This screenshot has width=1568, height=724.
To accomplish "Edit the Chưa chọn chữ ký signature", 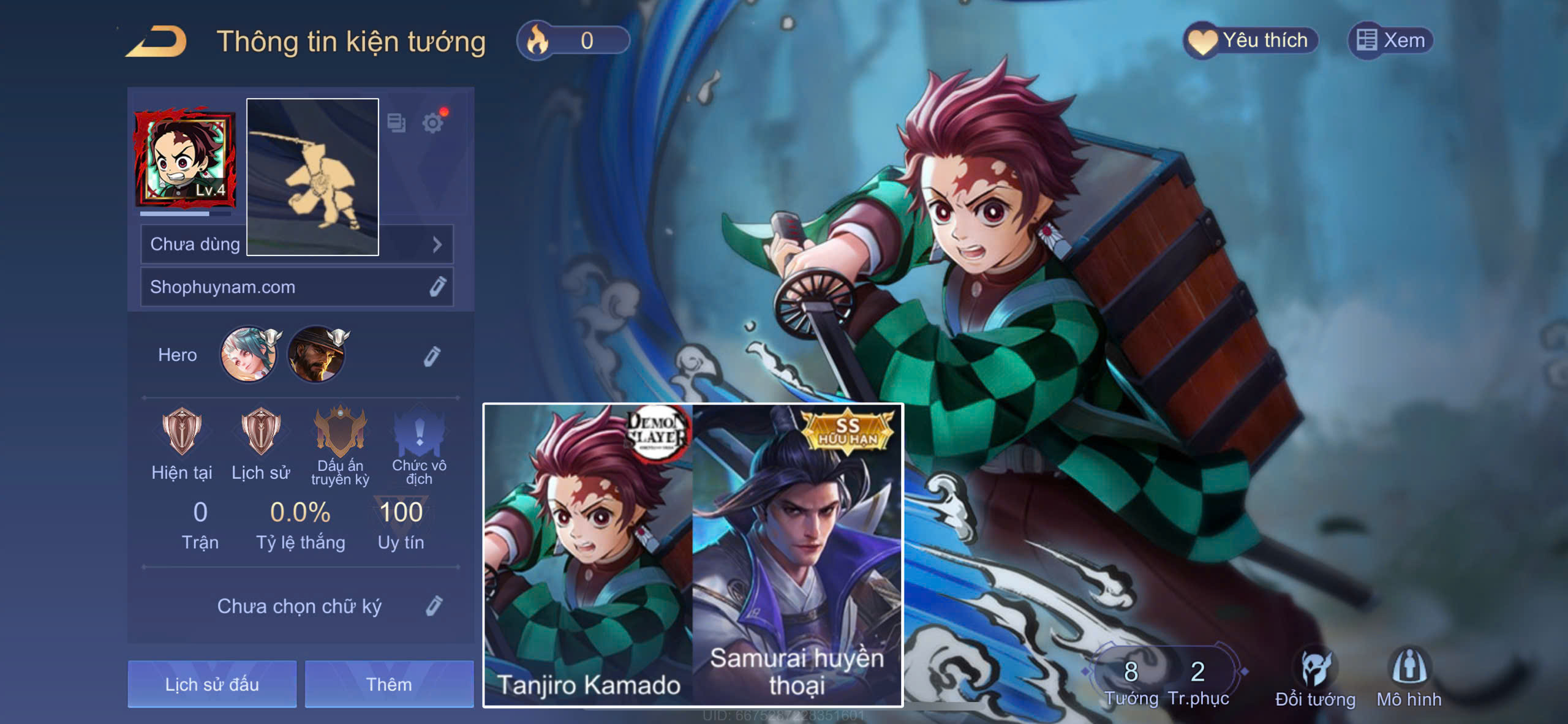I will (x=434, y=606).
